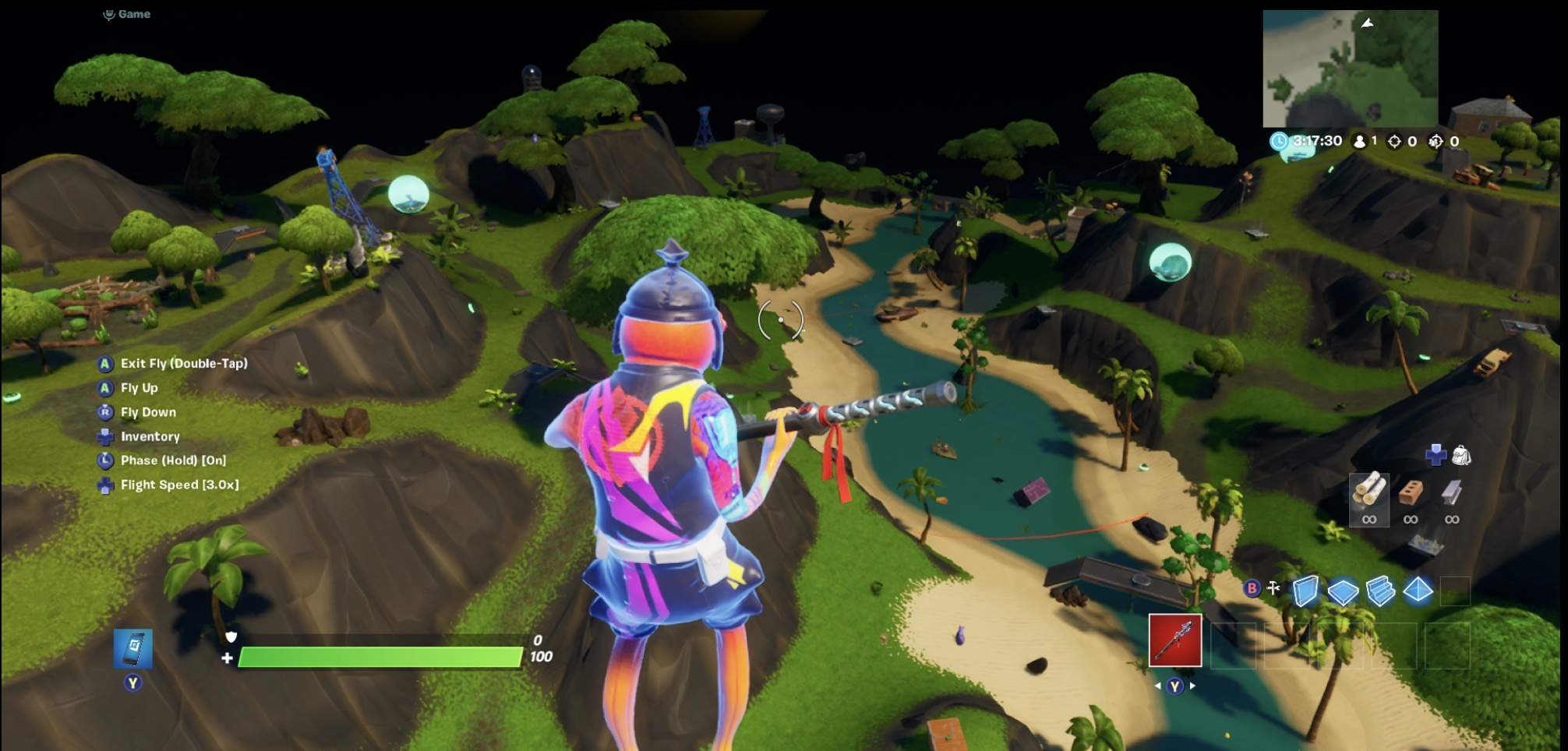Screen dimensions: 1568x751
Task: Open the minimap in the corner
Action: (1350, 69)
